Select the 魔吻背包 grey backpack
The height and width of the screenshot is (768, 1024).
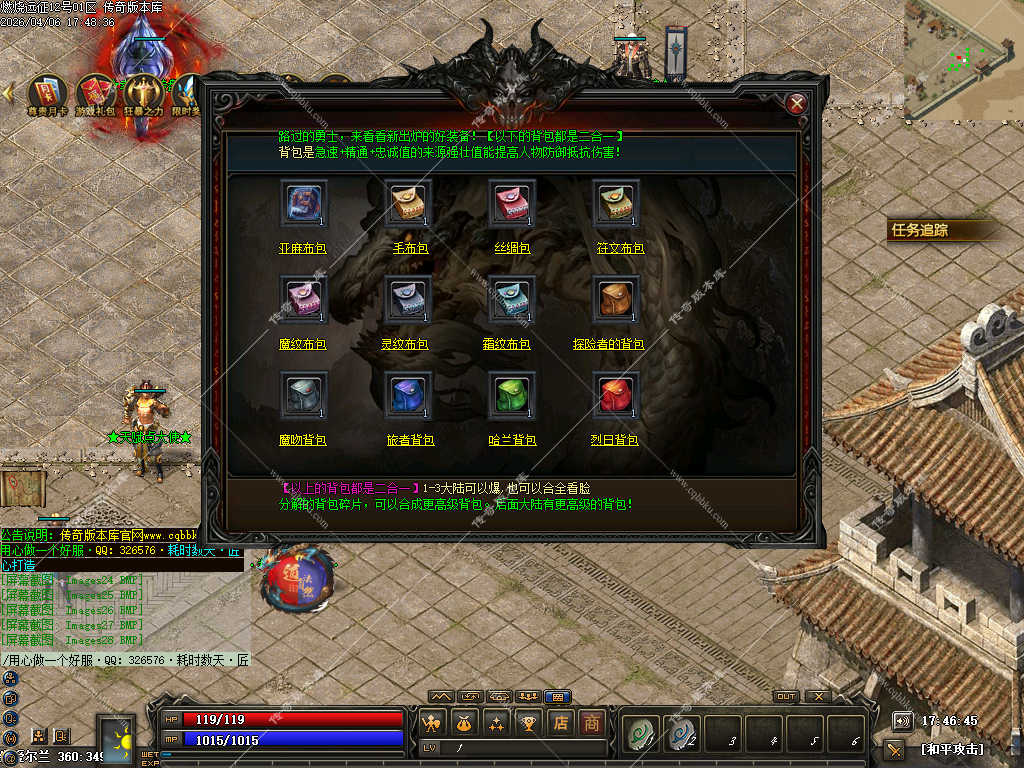pos(303,396)
